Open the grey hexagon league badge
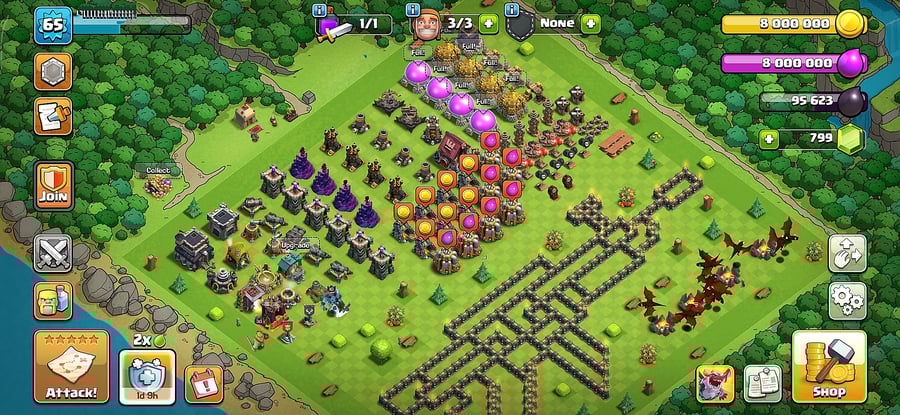 tap(53, 72)
